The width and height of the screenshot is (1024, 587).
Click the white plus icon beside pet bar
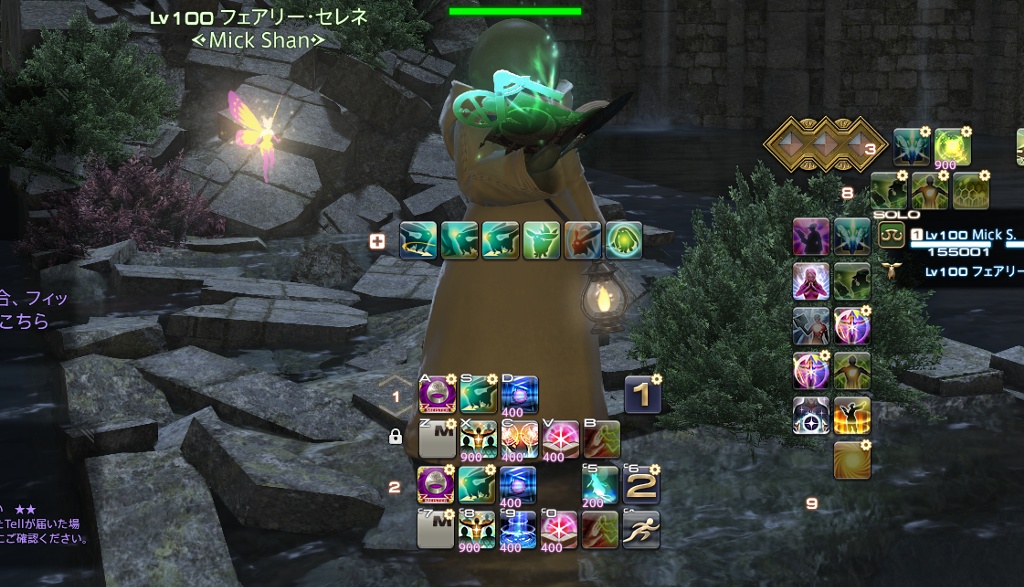click(377, 240)
